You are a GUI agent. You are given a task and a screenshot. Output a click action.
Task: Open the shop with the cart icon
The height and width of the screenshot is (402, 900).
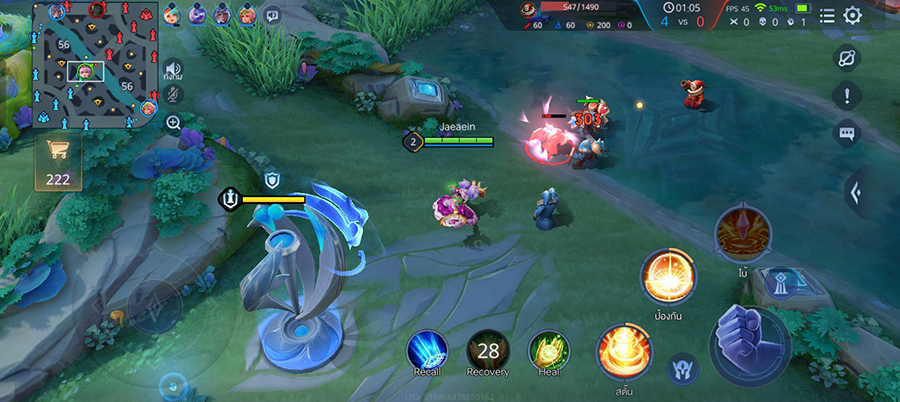click(58, 160)
